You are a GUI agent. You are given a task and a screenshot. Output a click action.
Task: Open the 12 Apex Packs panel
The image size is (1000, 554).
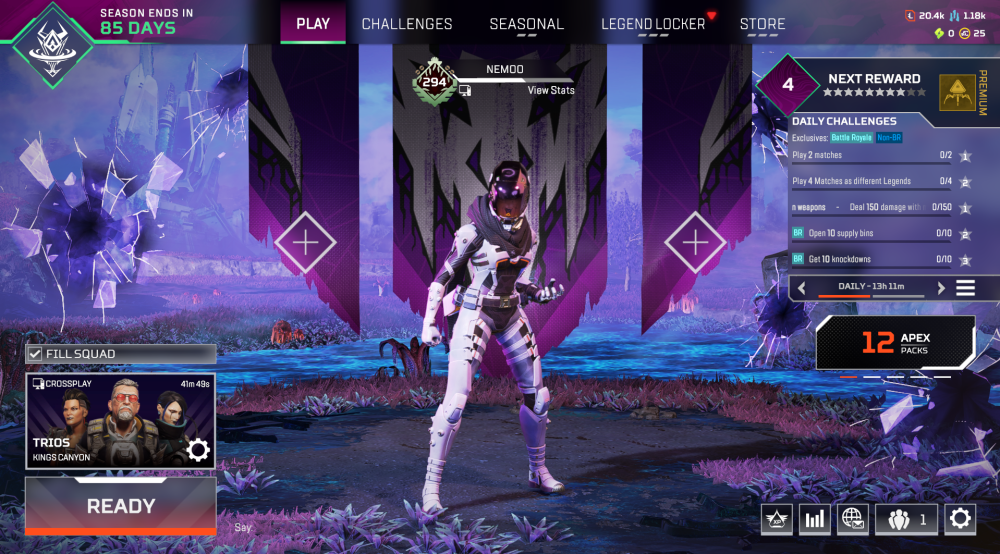[x=895, y=344]
